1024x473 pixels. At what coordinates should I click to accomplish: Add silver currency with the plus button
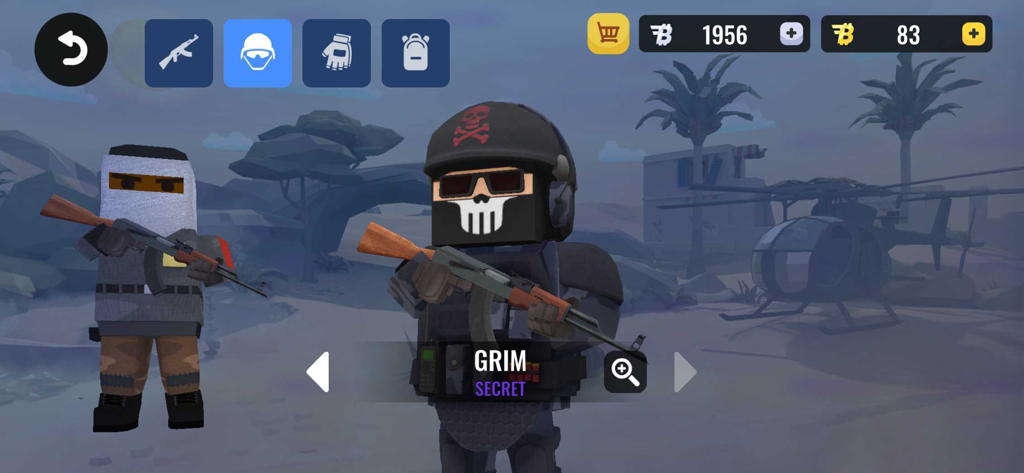point(791,34)
